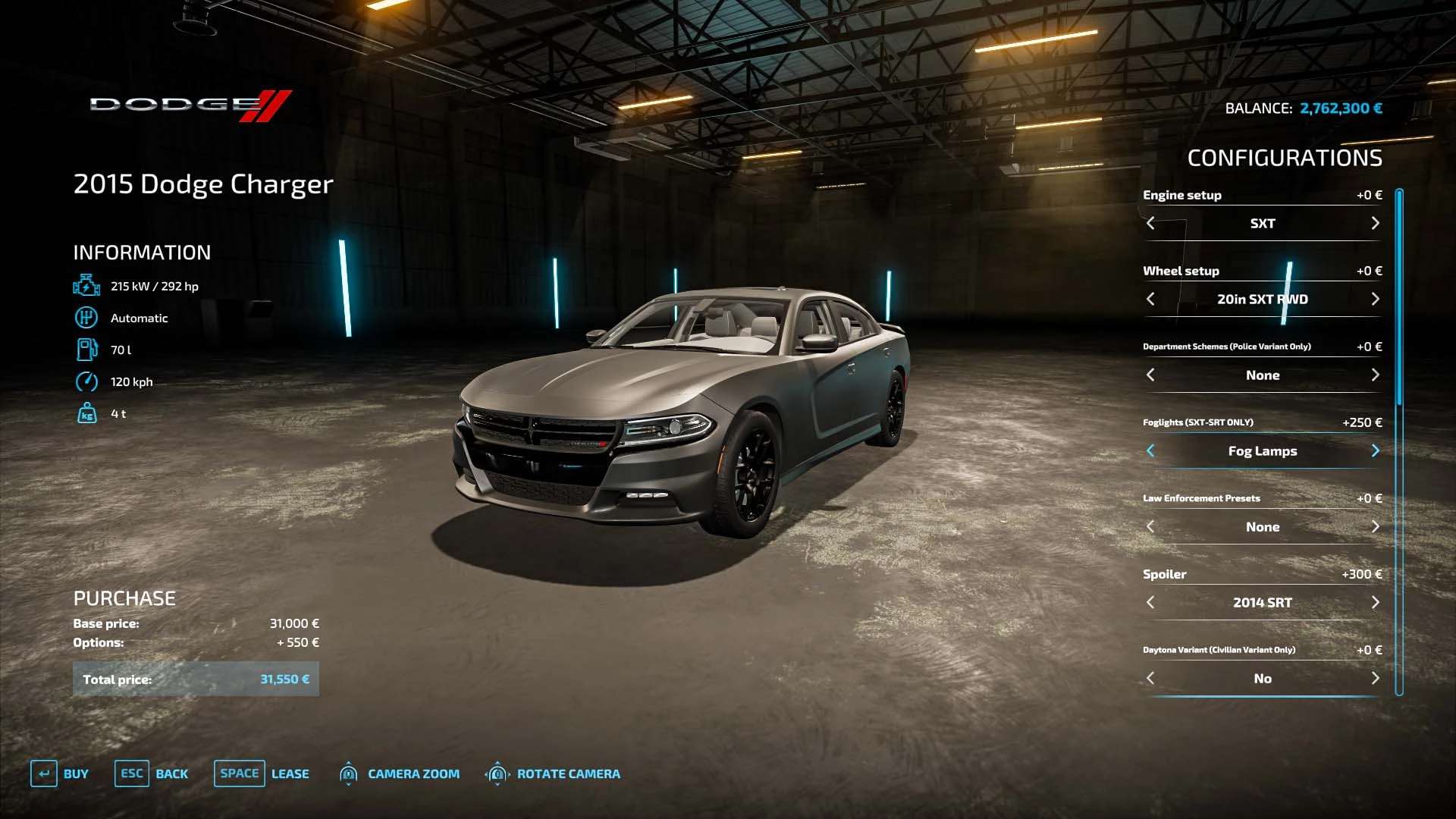
Task: Change Foglights to previous option
Action: click(1150, 450)
